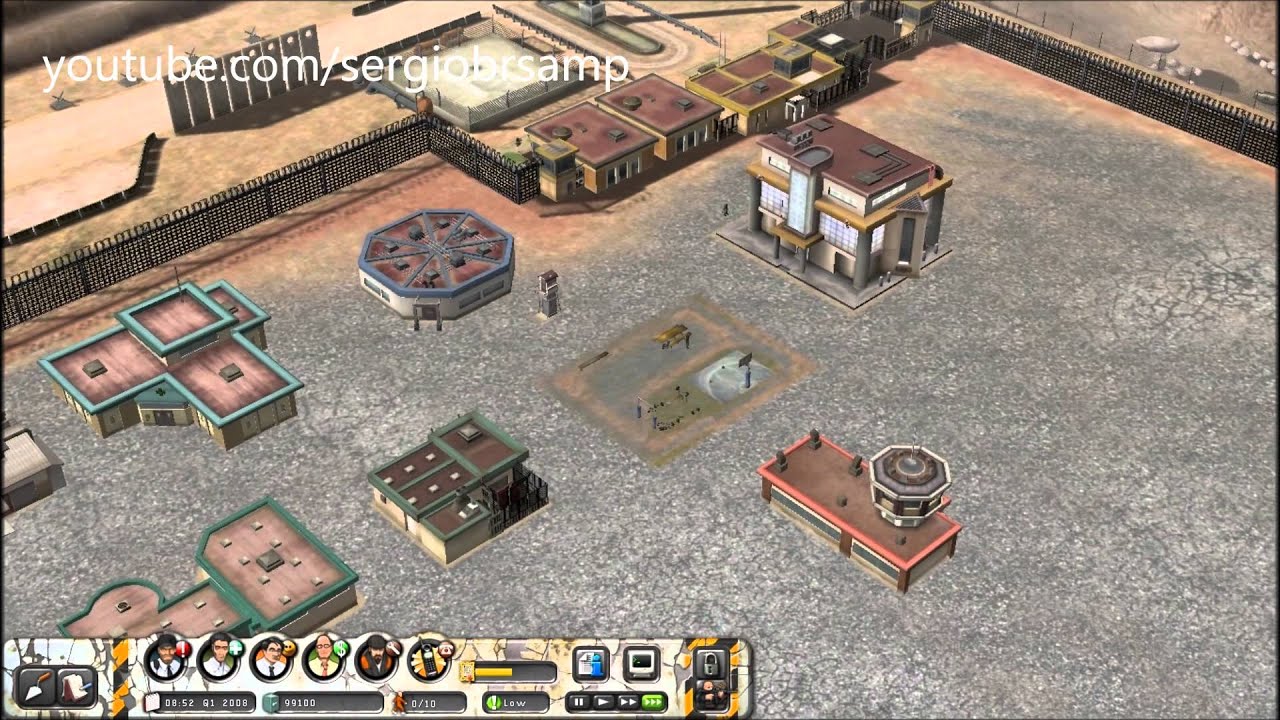Open the telephone advisor icon
The image size is (1280, 720).
coord(430,656)
